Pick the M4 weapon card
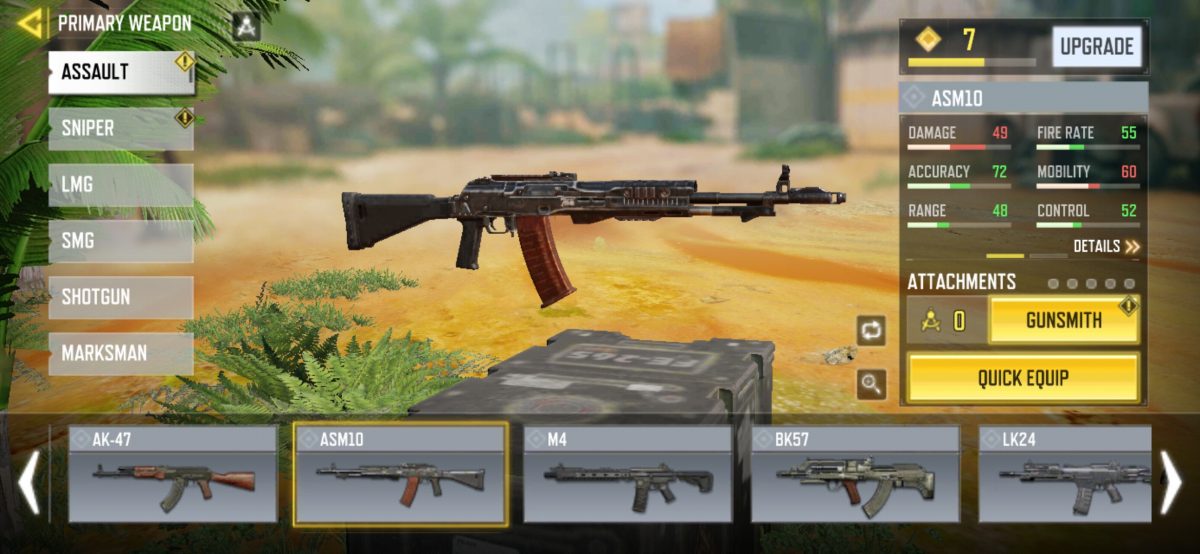Viewport: 1200px width, 554px height. [x=627, y=474]
